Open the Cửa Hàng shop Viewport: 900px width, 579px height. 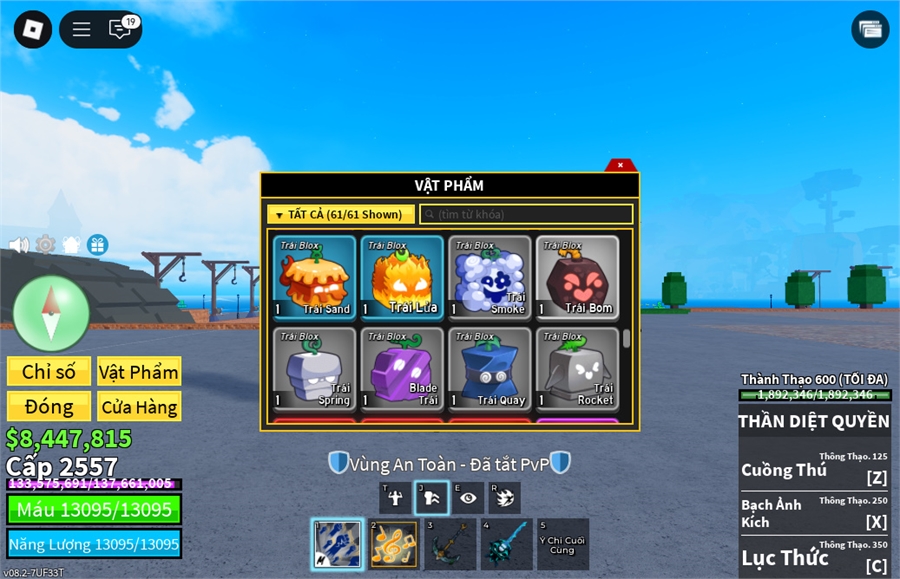click(139, 407)
